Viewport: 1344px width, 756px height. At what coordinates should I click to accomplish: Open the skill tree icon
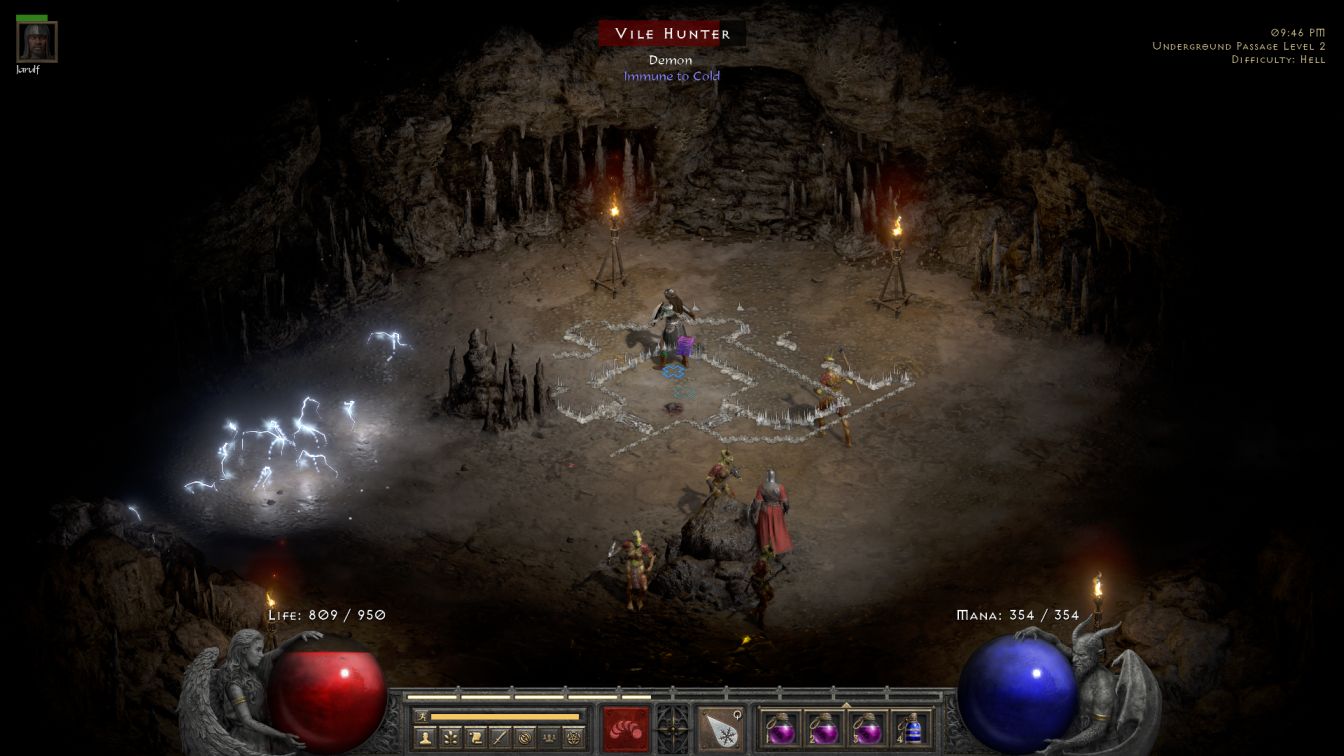(451, 738)
